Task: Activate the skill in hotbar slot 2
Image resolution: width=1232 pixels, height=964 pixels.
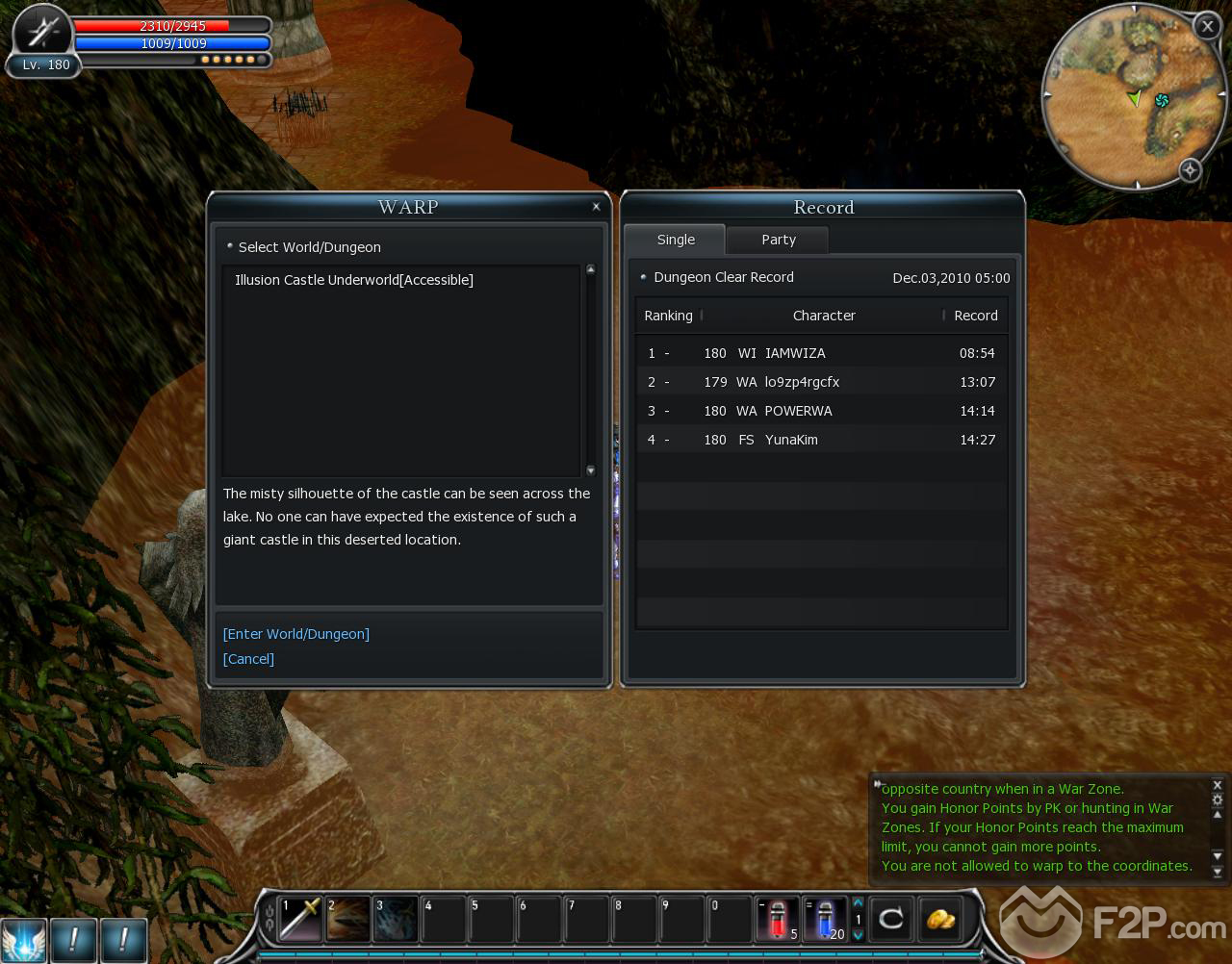Action: tap(347, 919)
